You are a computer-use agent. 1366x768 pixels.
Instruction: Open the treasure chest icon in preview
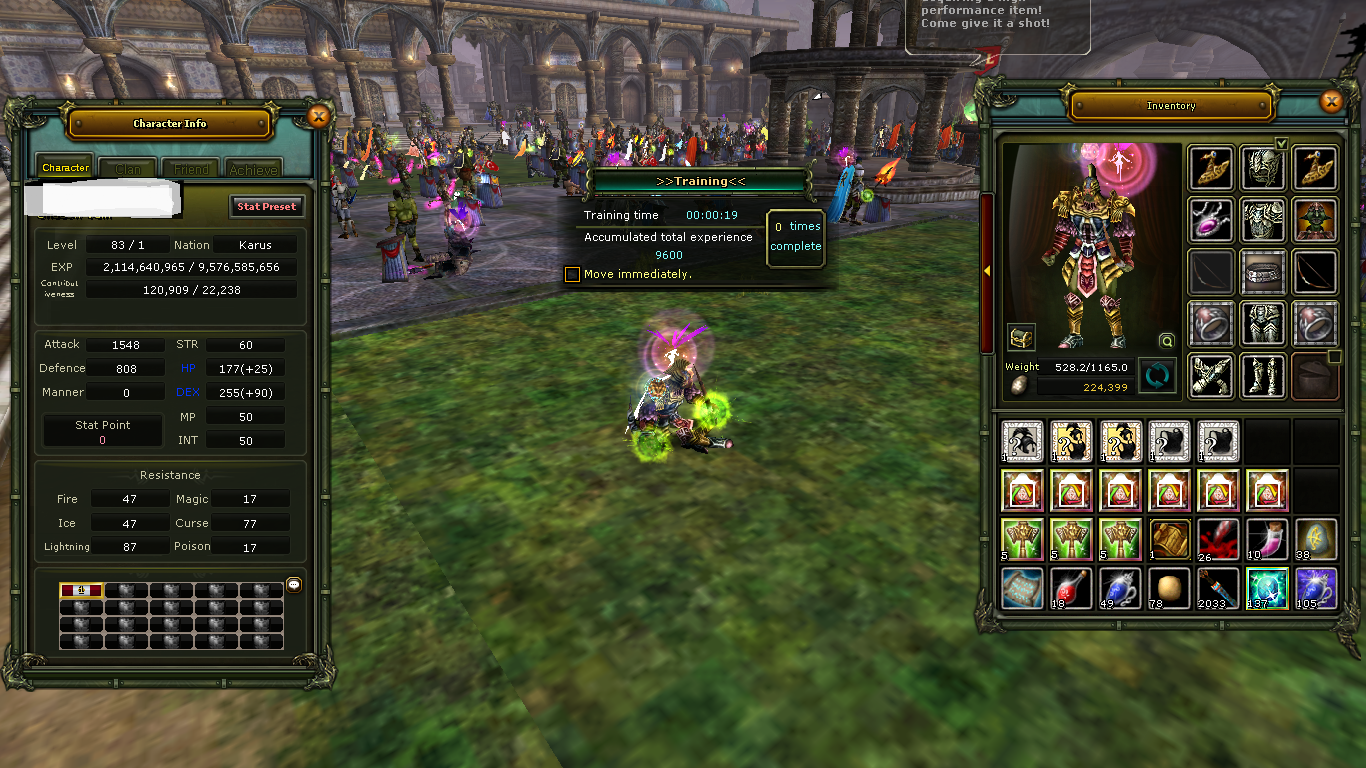coord(1021,338)
